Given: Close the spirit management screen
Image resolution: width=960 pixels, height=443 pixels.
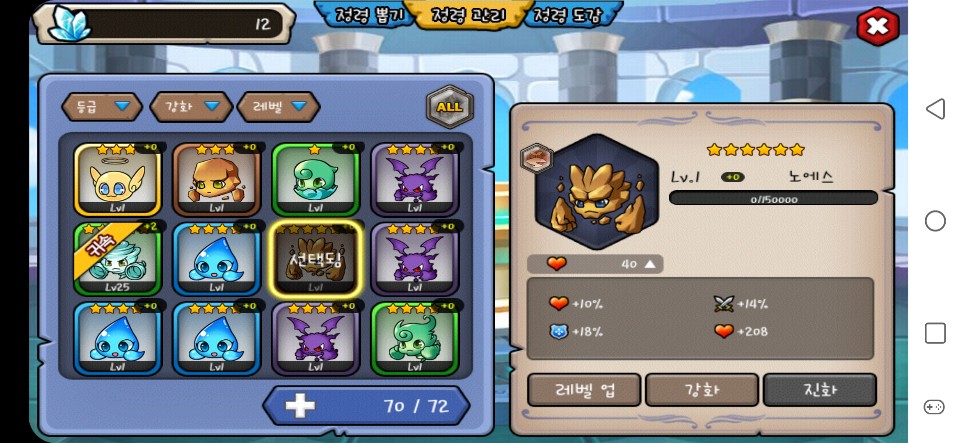Looking at the screenshot, I should click(877, 26).
